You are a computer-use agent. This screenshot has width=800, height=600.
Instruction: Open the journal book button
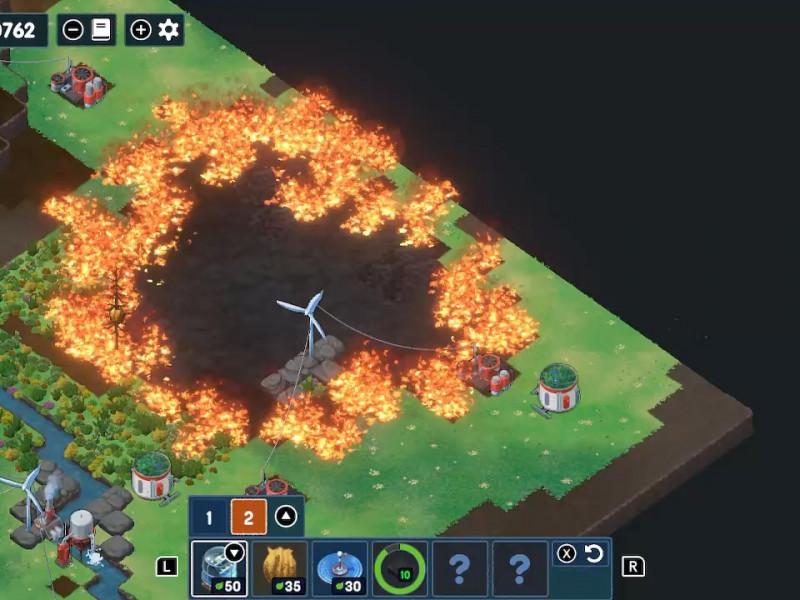(100, 30)
